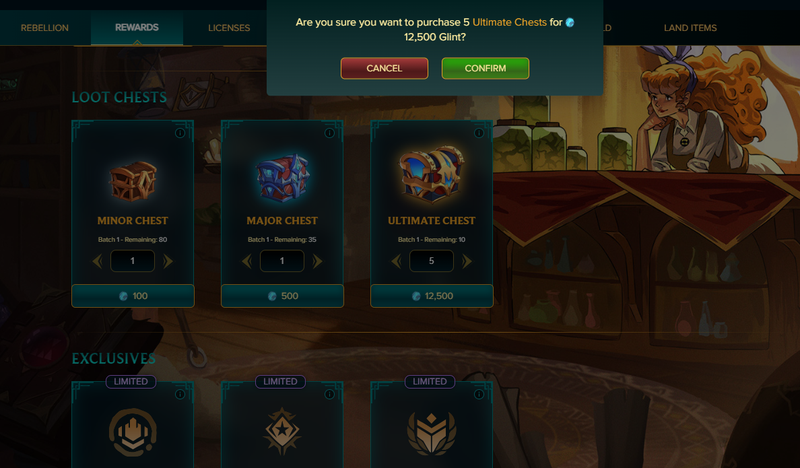Decrease Minor Chest quantity
800x468 pixels.
[x=98, y=261]
